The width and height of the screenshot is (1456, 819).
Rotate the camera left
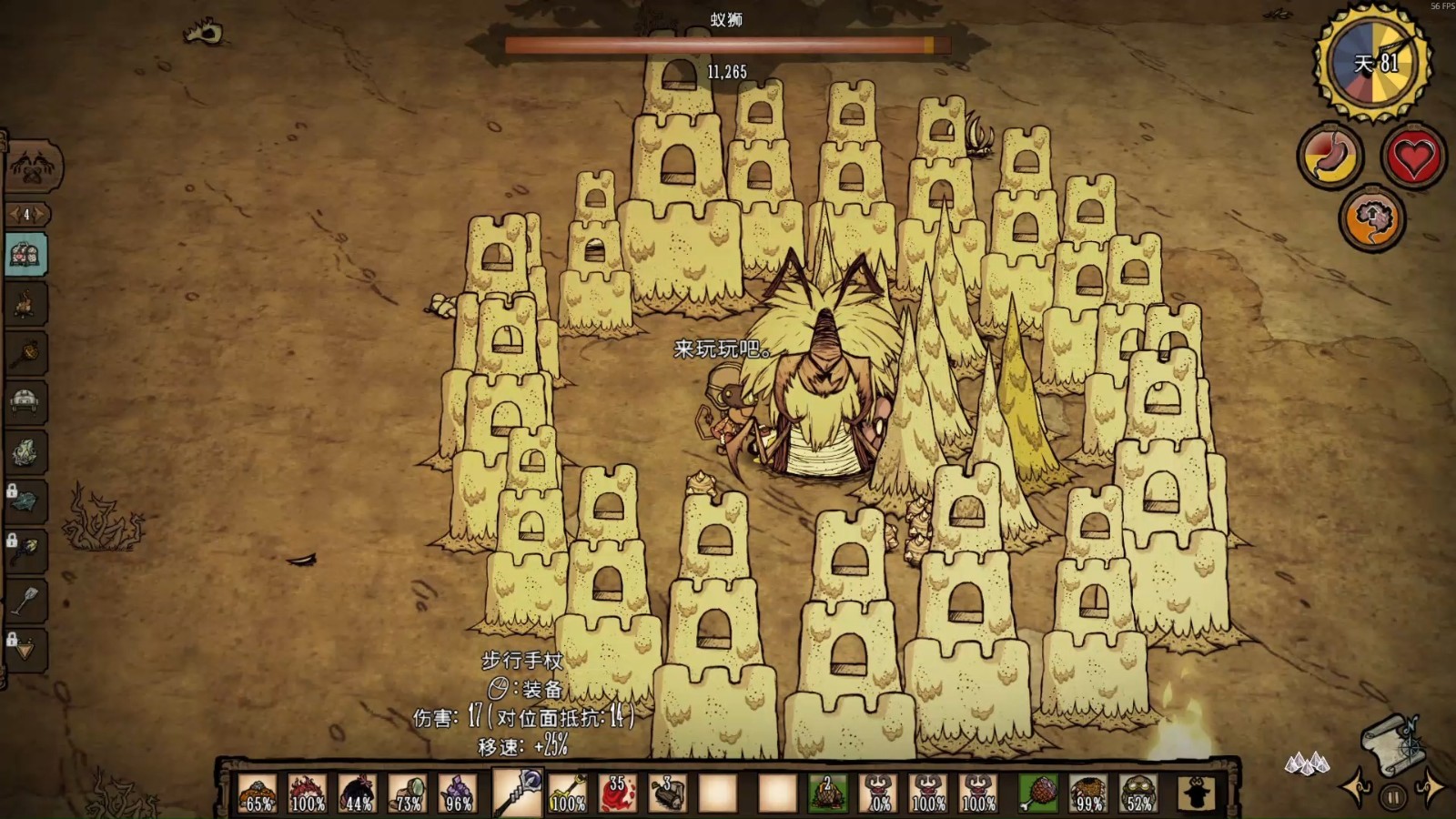[1358, 790]
